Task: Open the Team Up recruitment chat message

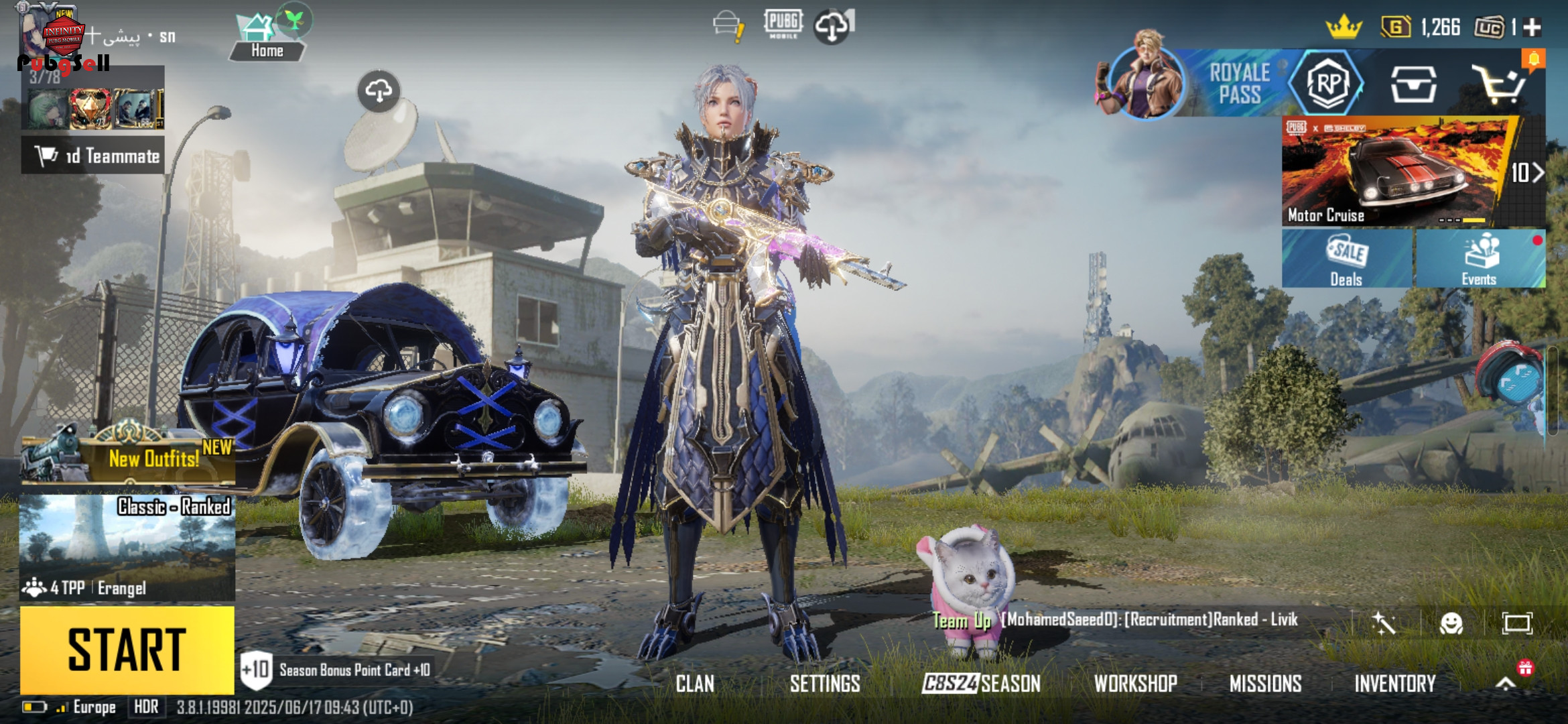Action: pos(1116,620)
